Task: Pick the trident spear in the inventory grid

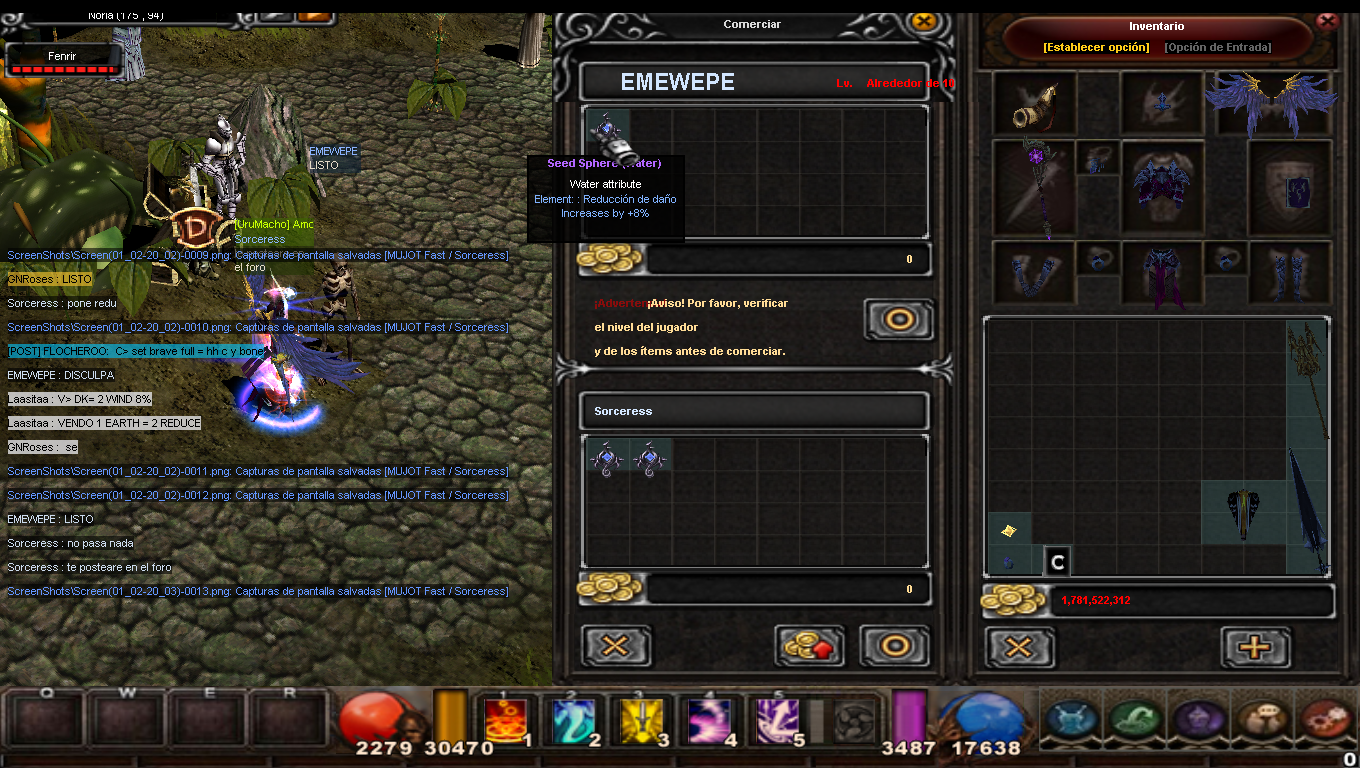Action: pos(1307,378)
